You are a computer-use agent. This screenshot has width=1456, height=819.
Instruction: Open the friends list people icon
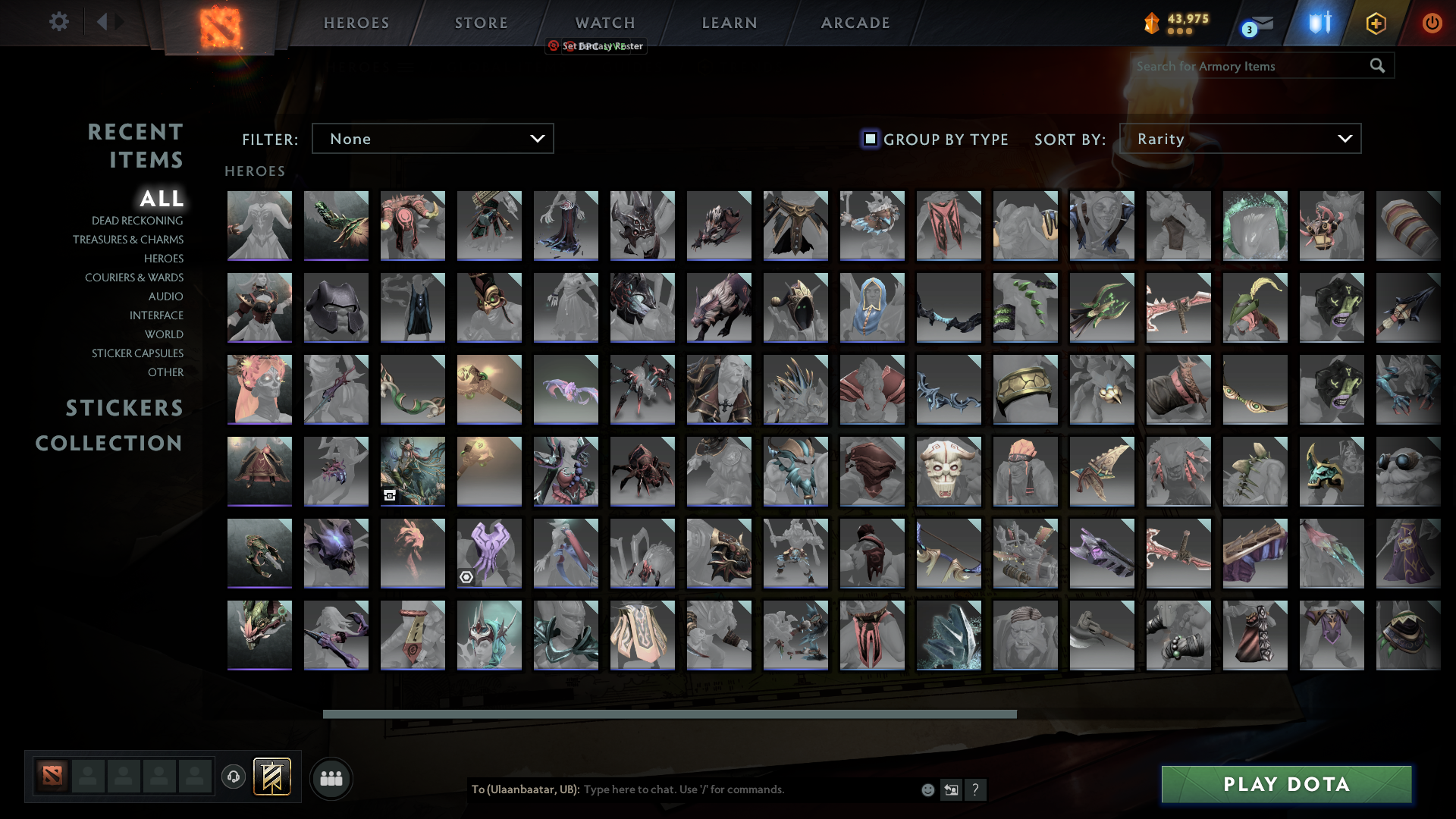click(x=331, y=778)
